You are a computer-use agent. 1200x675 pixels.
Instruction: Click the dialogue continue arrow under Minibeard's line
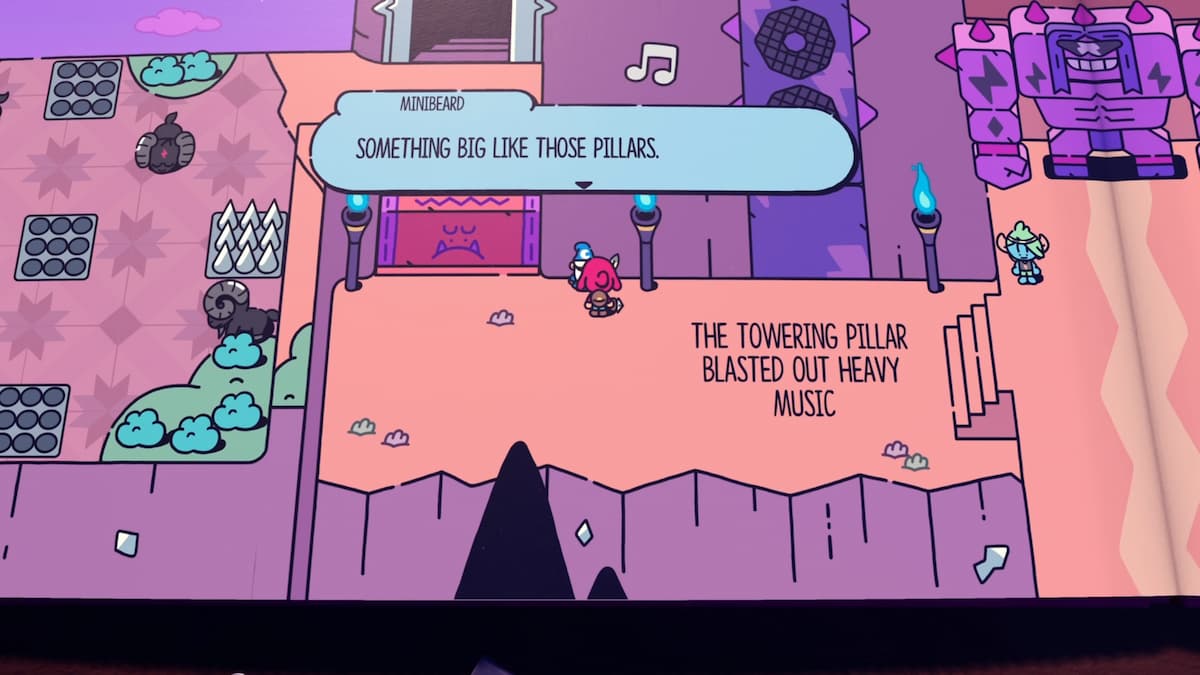pyautogui.click(x=584, y=185)
